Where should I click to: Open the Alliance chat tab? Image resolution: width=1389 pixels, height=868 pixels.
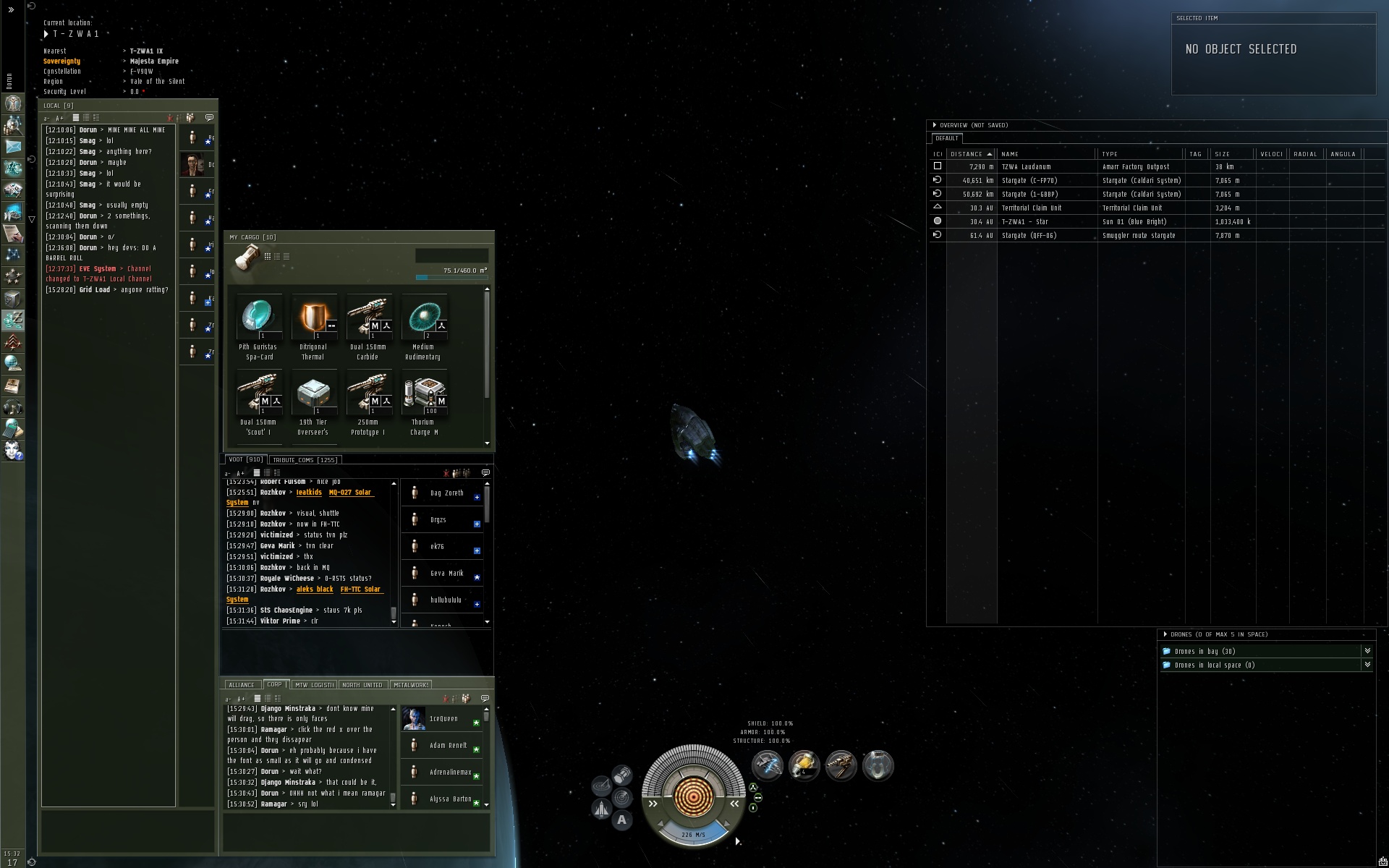pos(242,685)
